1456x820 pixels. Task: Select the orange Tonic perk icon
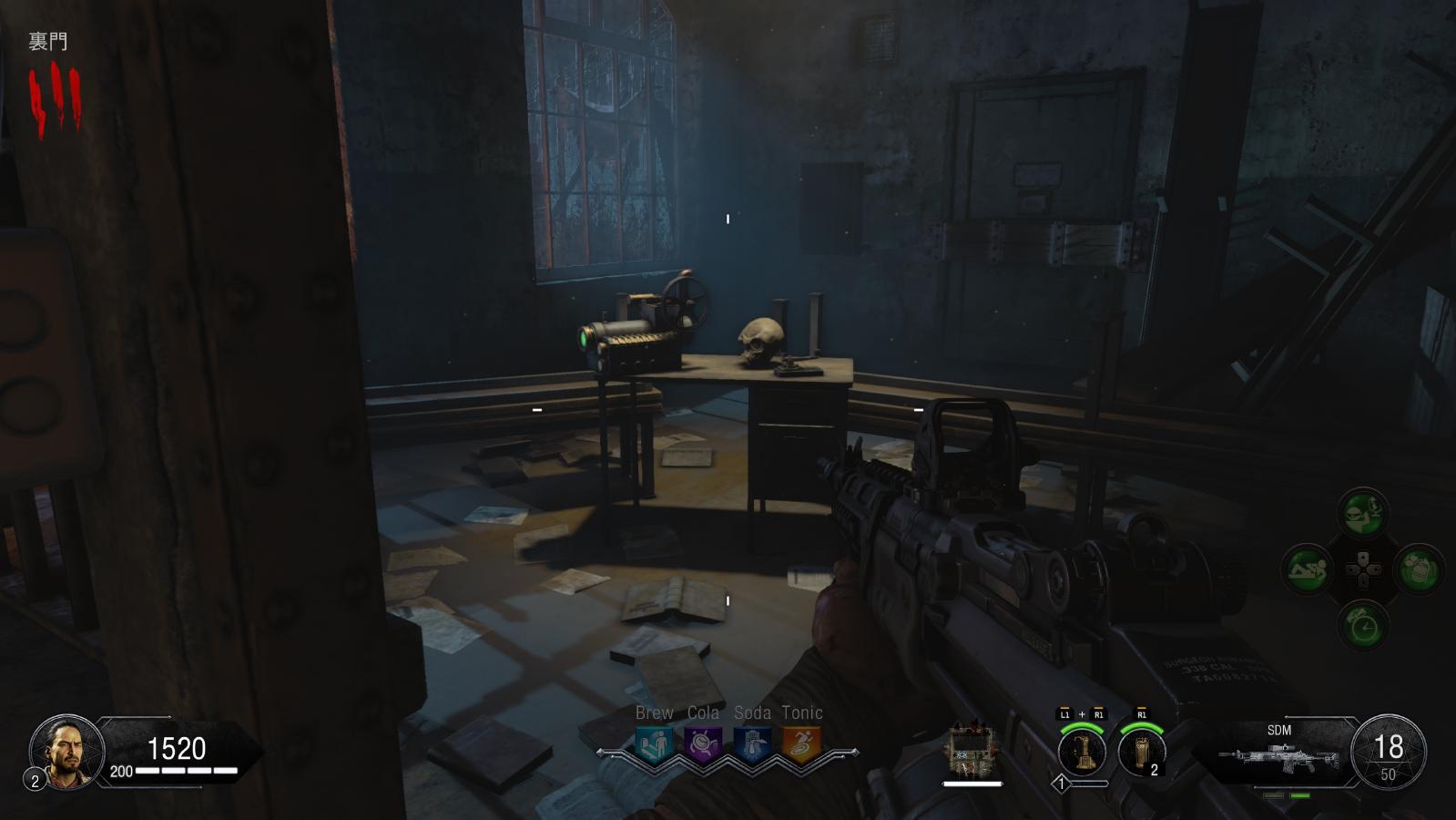(802, 743)
